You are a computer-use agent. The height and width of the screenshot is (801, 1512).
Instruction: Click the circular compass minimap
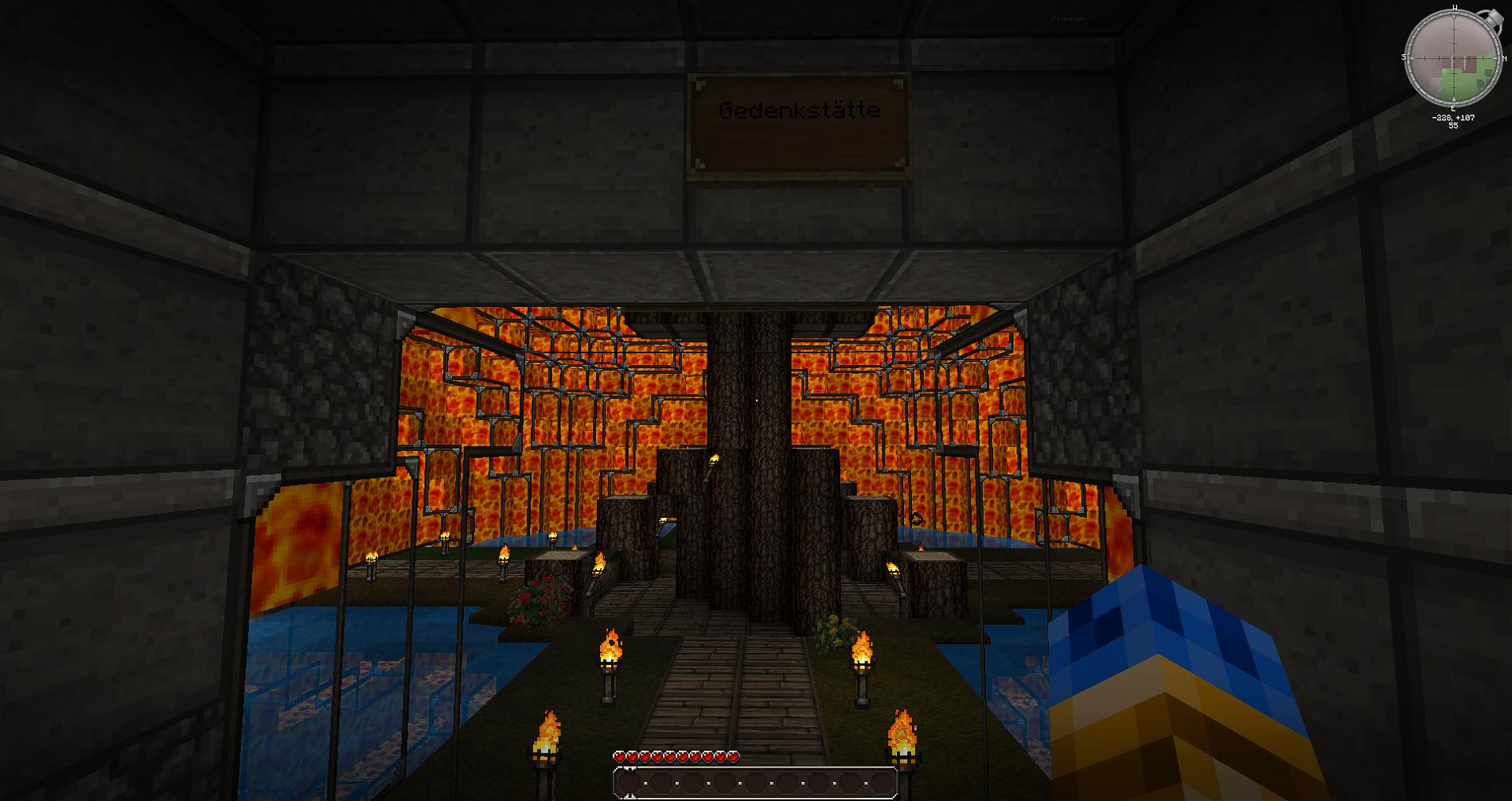click(x=1454, y=58)
